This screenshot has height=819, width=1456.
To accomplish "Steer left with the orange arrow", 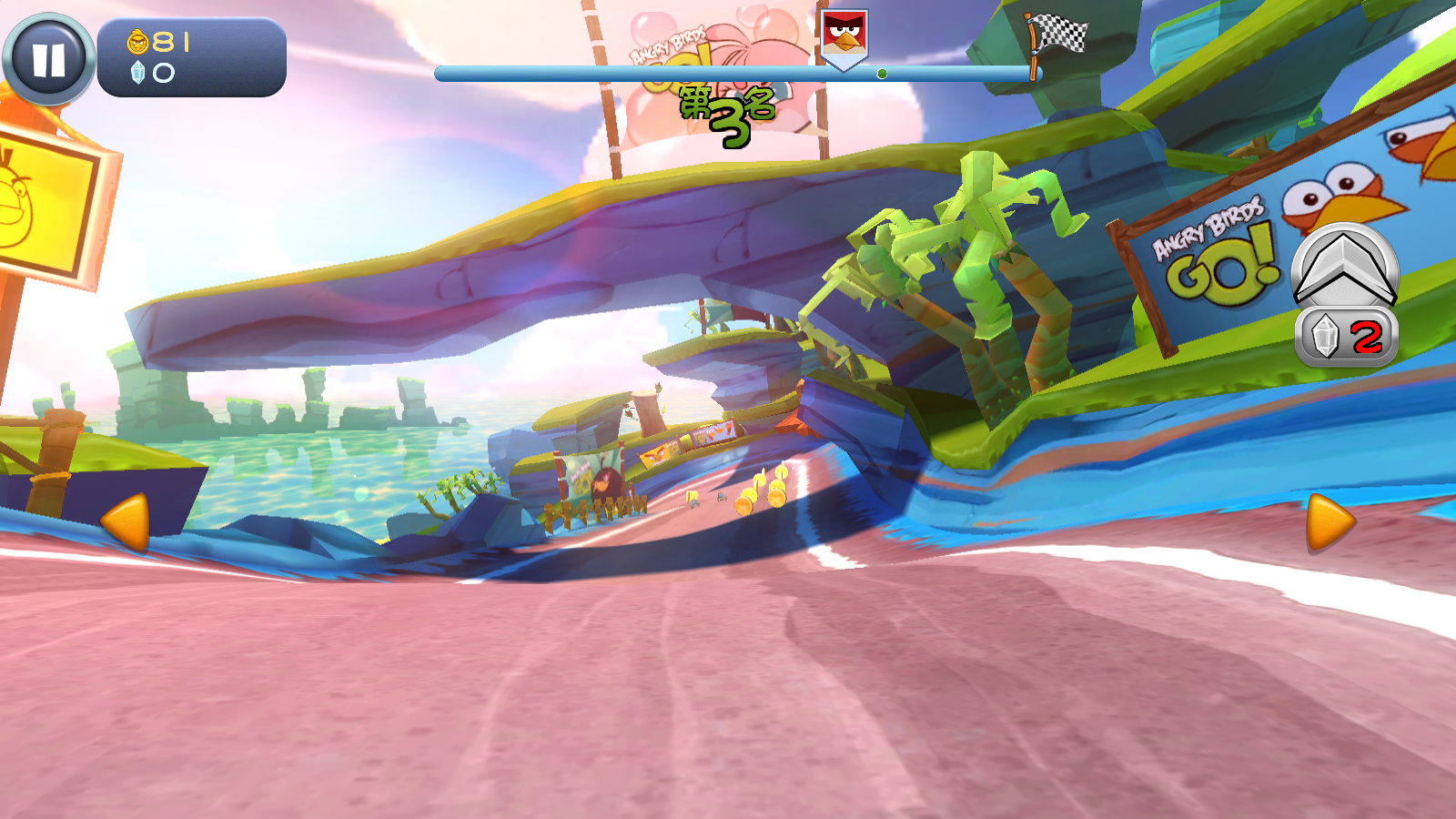I will (x=126, y=522).
